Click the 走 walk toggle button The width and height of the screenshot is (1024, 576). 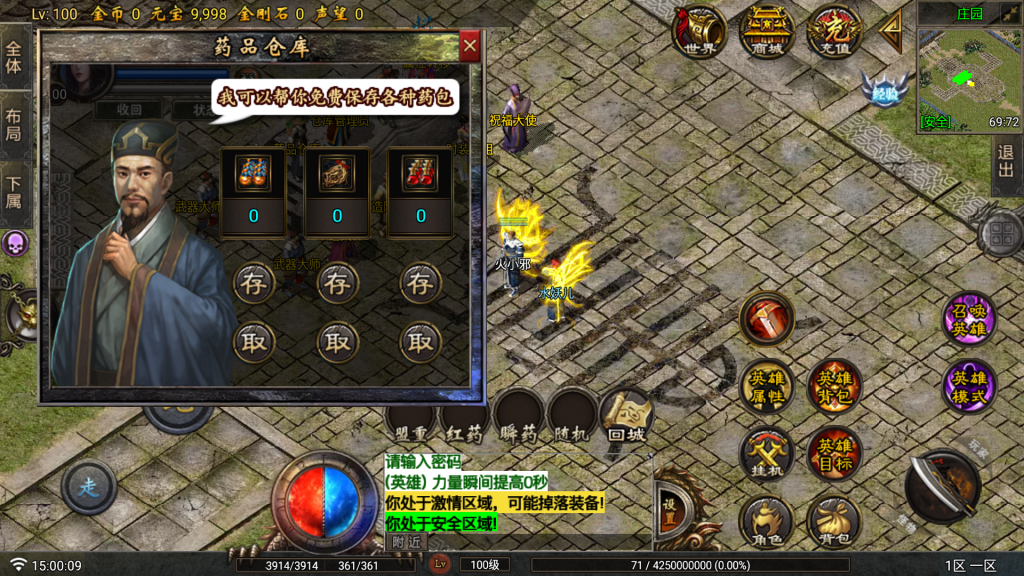88,488
